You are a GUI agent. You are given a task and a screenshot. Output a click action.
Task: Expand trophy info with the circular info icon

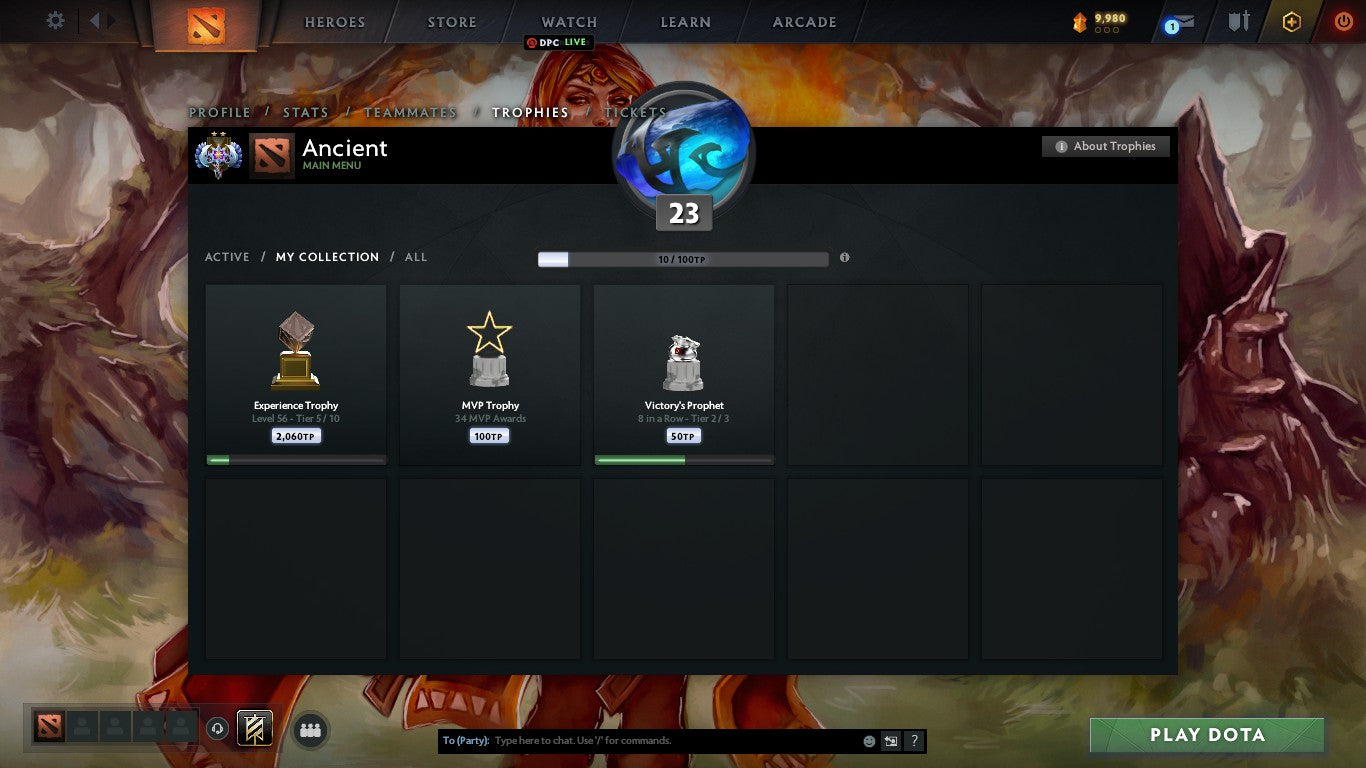(x=844, y=257)
